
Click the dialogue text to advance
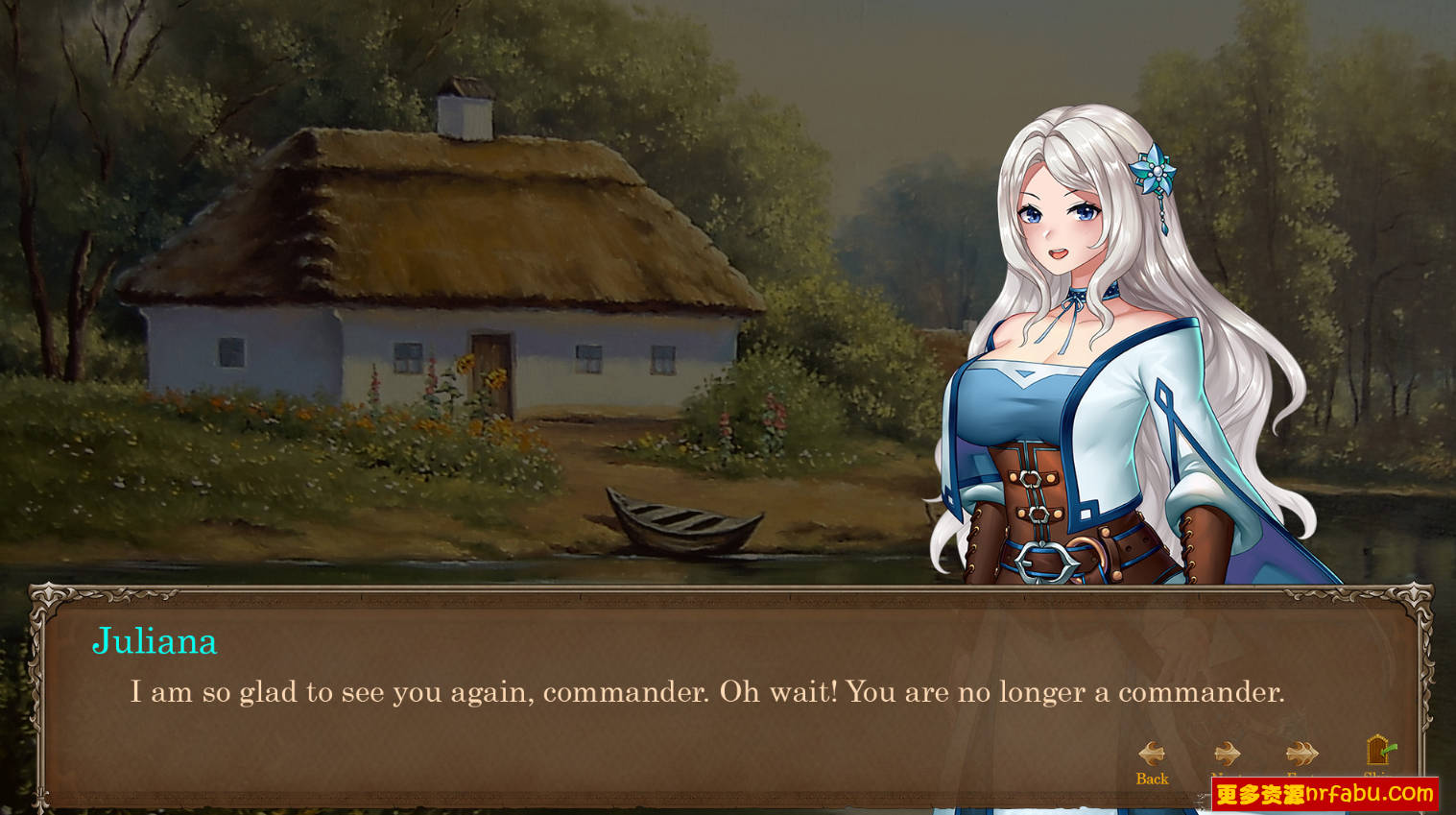pos(710,692)
